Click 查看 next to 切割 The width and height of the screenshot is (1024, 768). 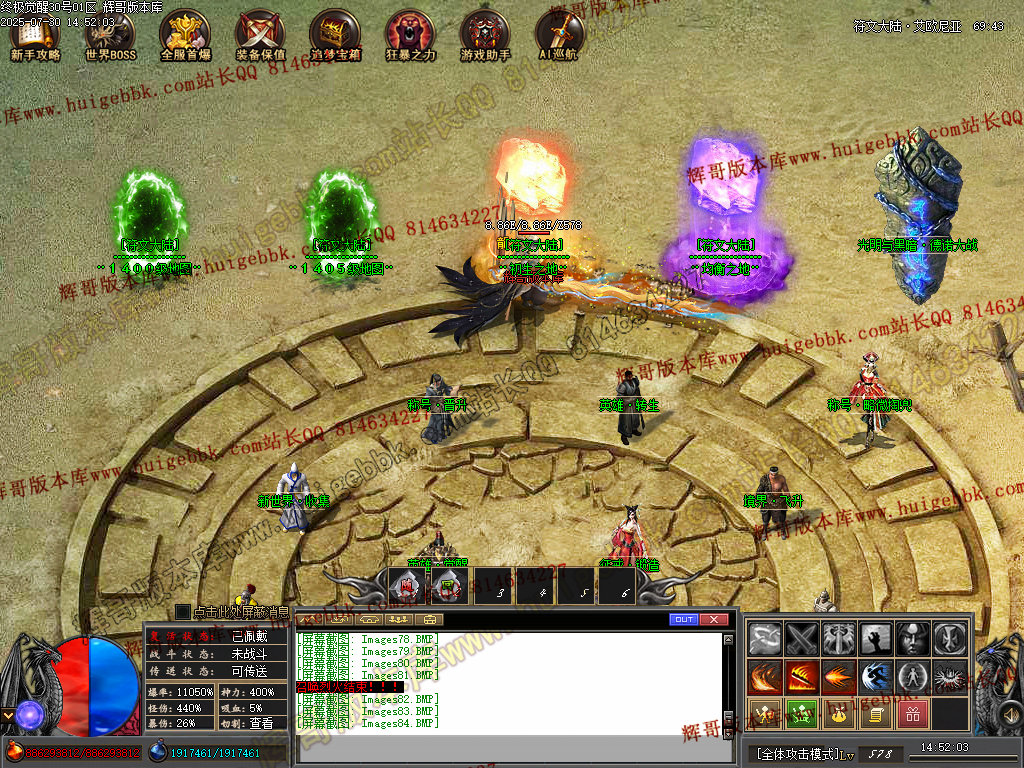coord(261,723)
